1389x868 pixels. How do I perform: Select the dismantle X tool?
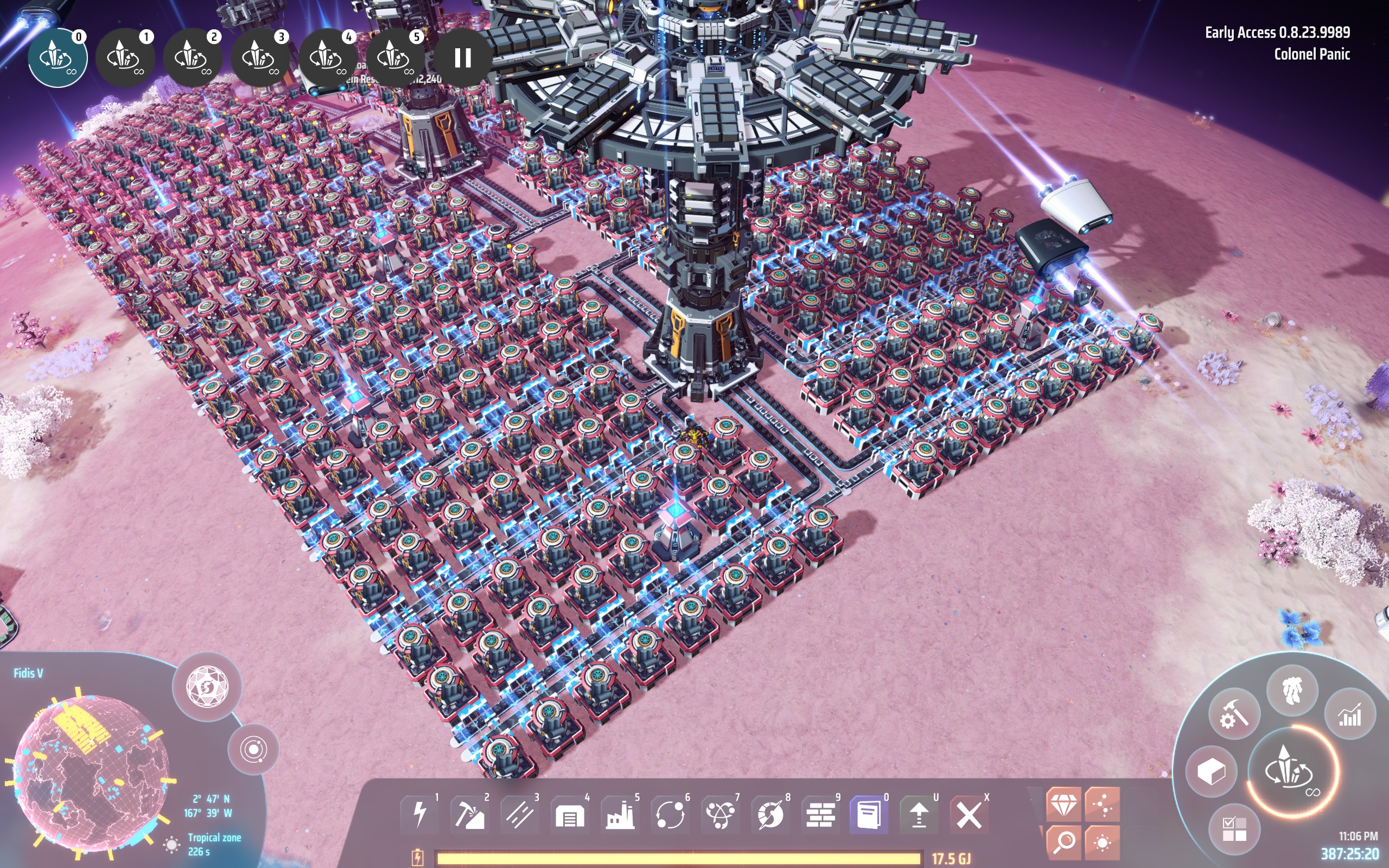tap(969, 814)
